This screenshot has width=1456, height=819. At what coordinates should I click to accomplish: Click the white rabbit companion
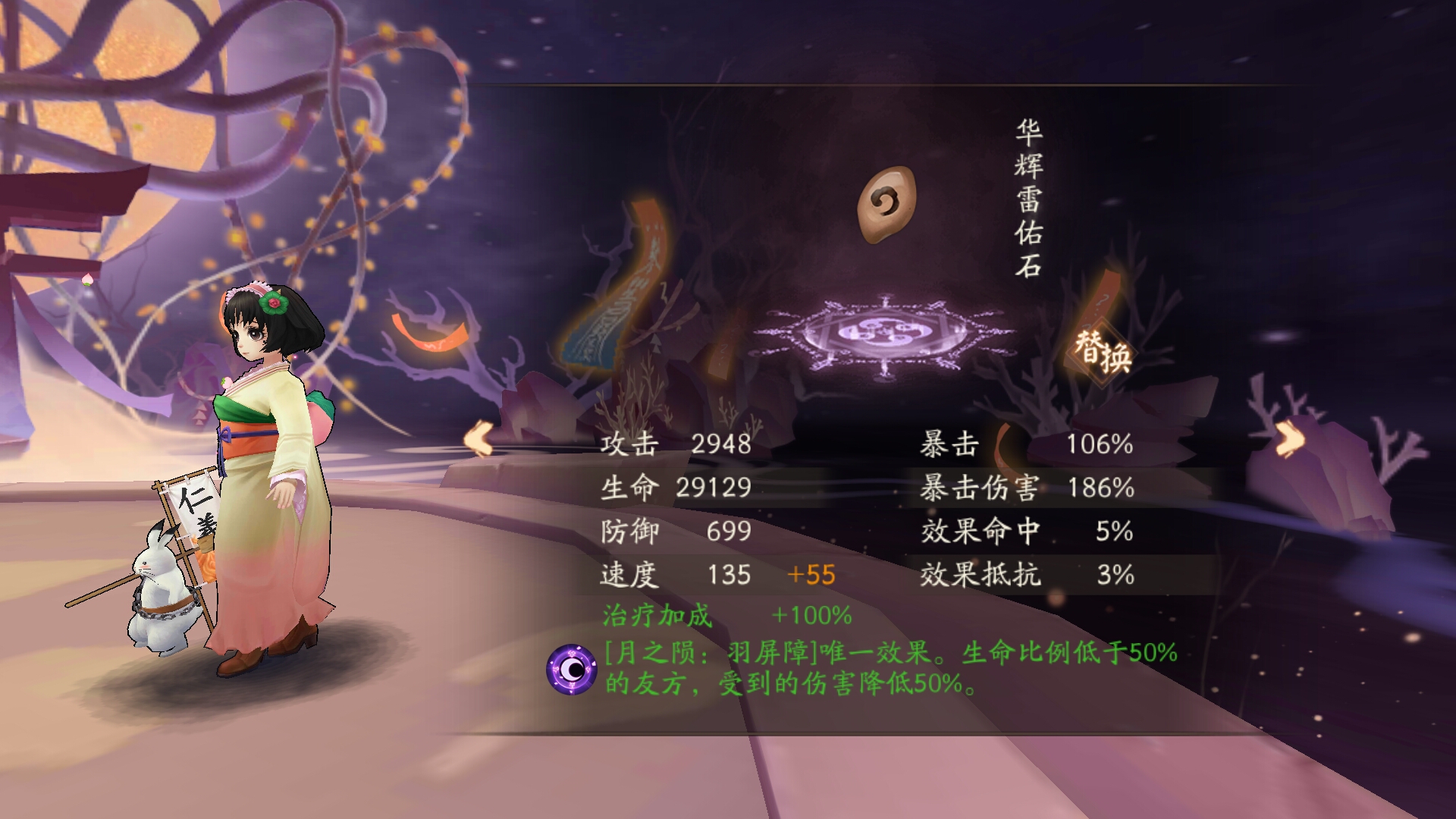[159, 591]
